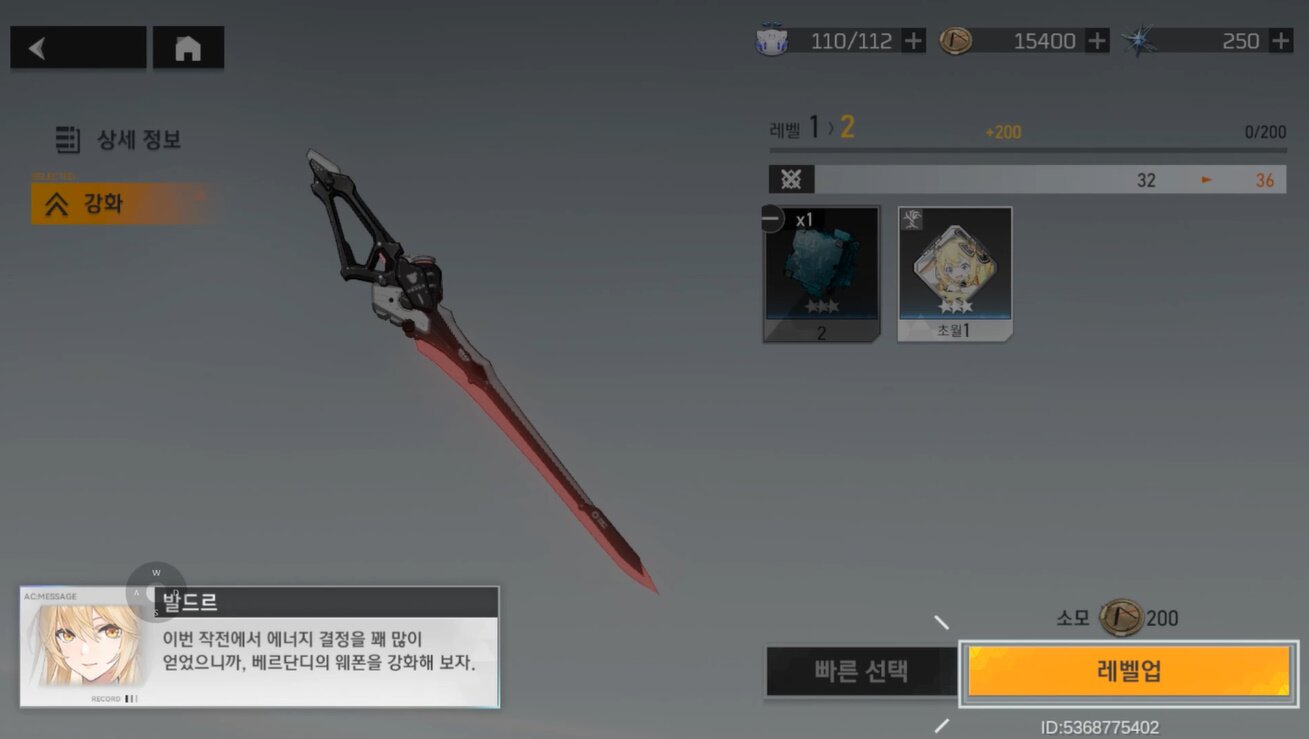Viewport: 1309px width, 739px height.
Task: Add more stamina with the plus button
Action: pyautogui.click(x=913, y=41)
